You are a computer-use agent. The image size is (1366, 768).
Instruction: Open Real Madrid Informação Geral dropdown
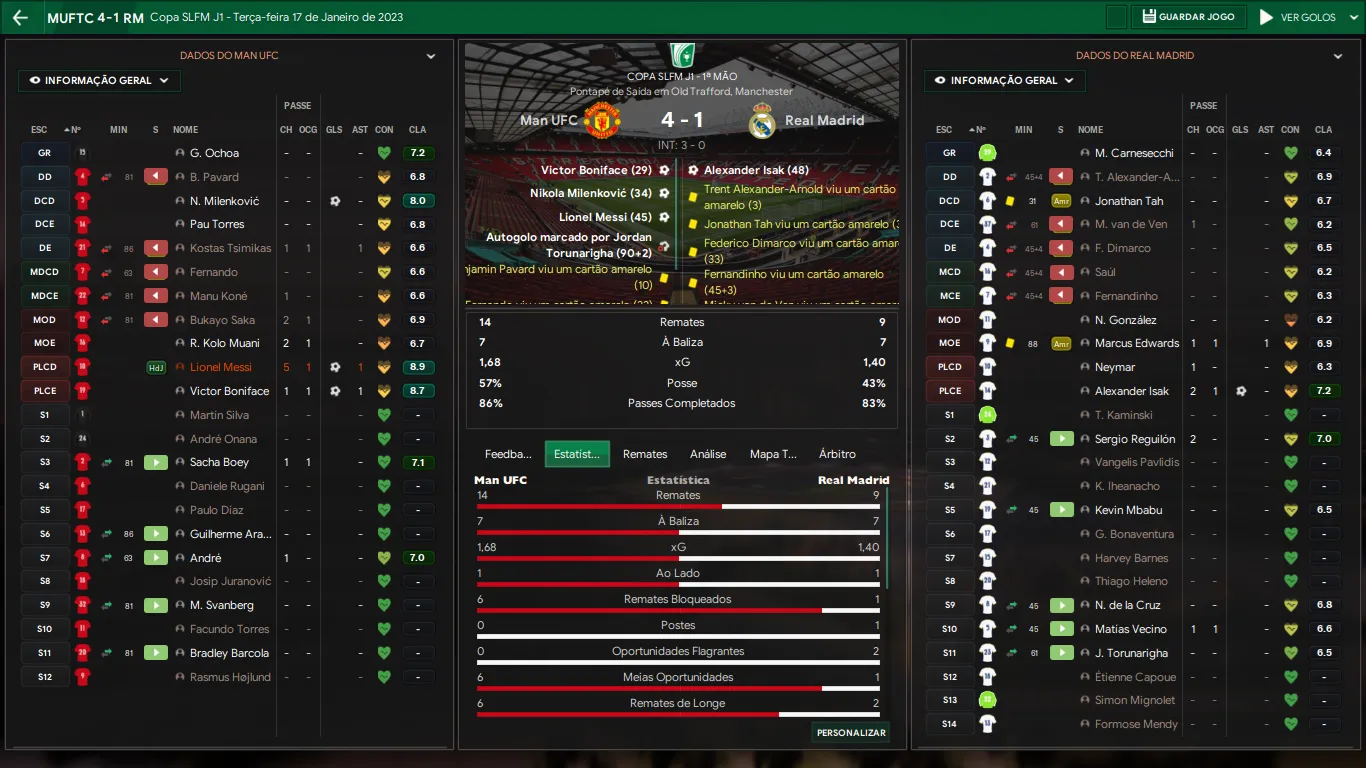1005,81
